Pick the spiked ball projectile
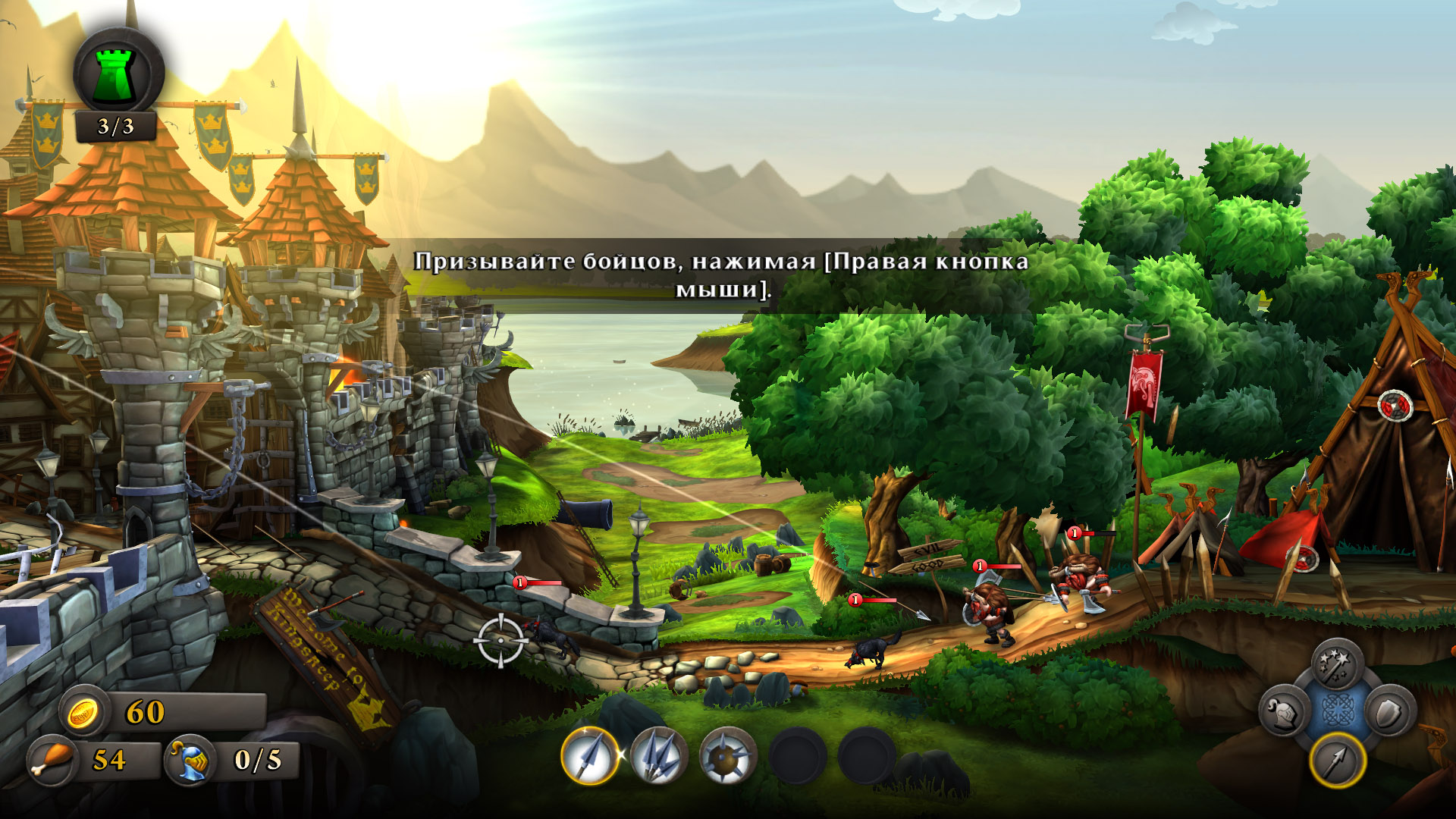 click(x=727, y=755)
